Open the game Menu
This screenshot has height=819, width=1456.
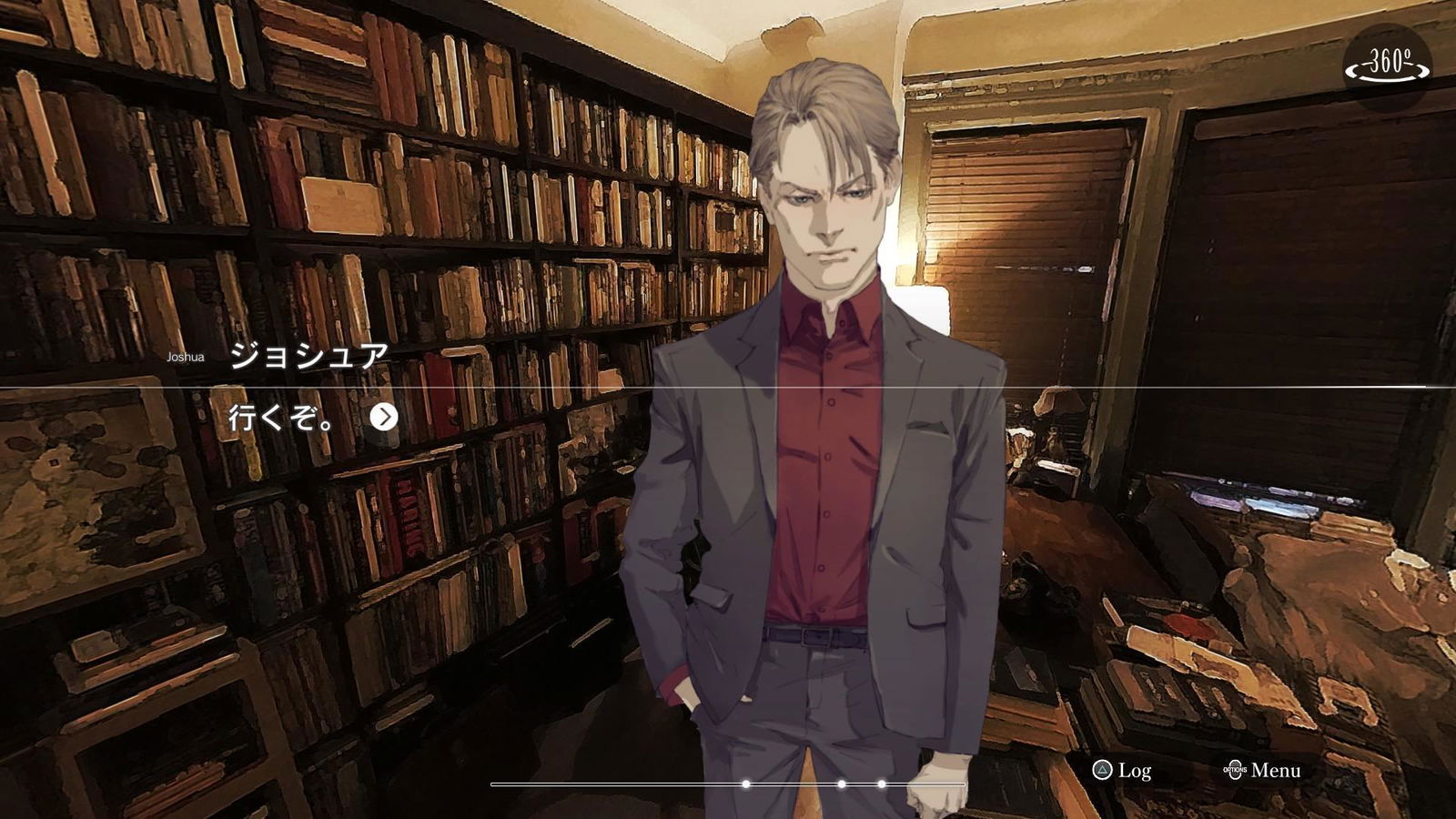(x=1279, y=770)
